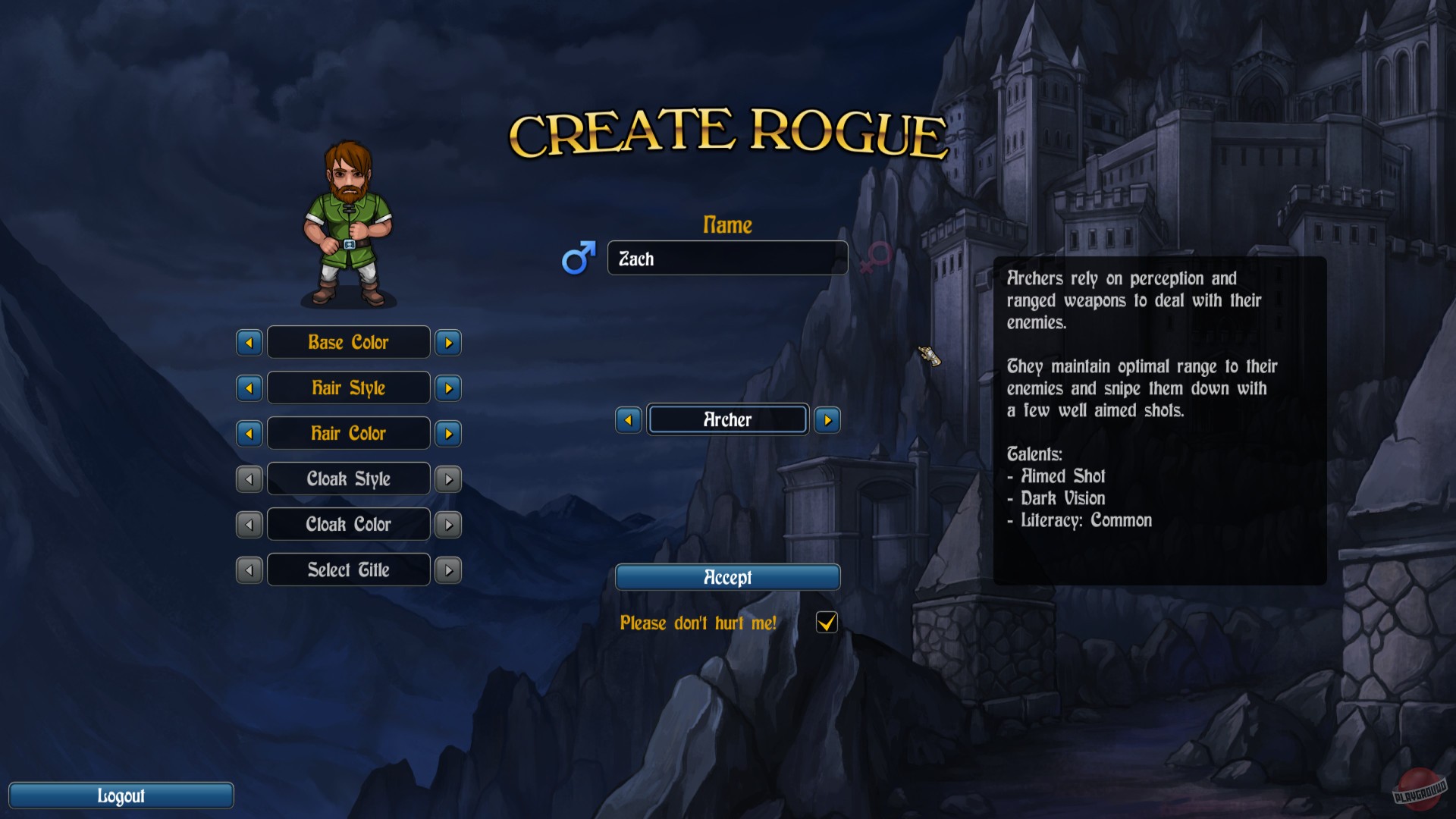This screenshot has width=1456, height=819.
Task: Cycle to the next class after Archer
Action: click(827, 419)
